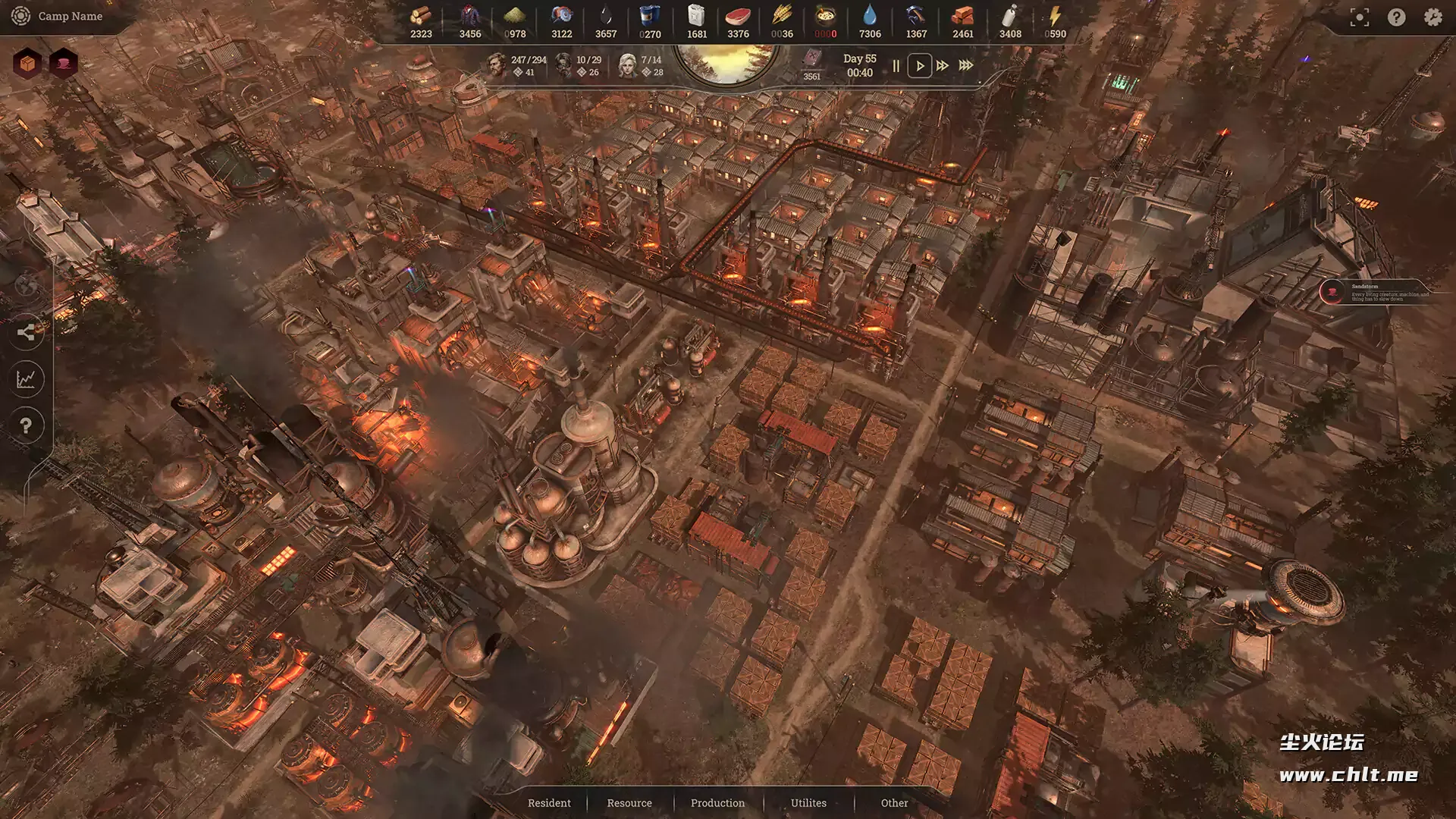Select the Production category tab
The width and height of the screenshot is (1456, 819).
pyautogui.click(x=717, y=803)
